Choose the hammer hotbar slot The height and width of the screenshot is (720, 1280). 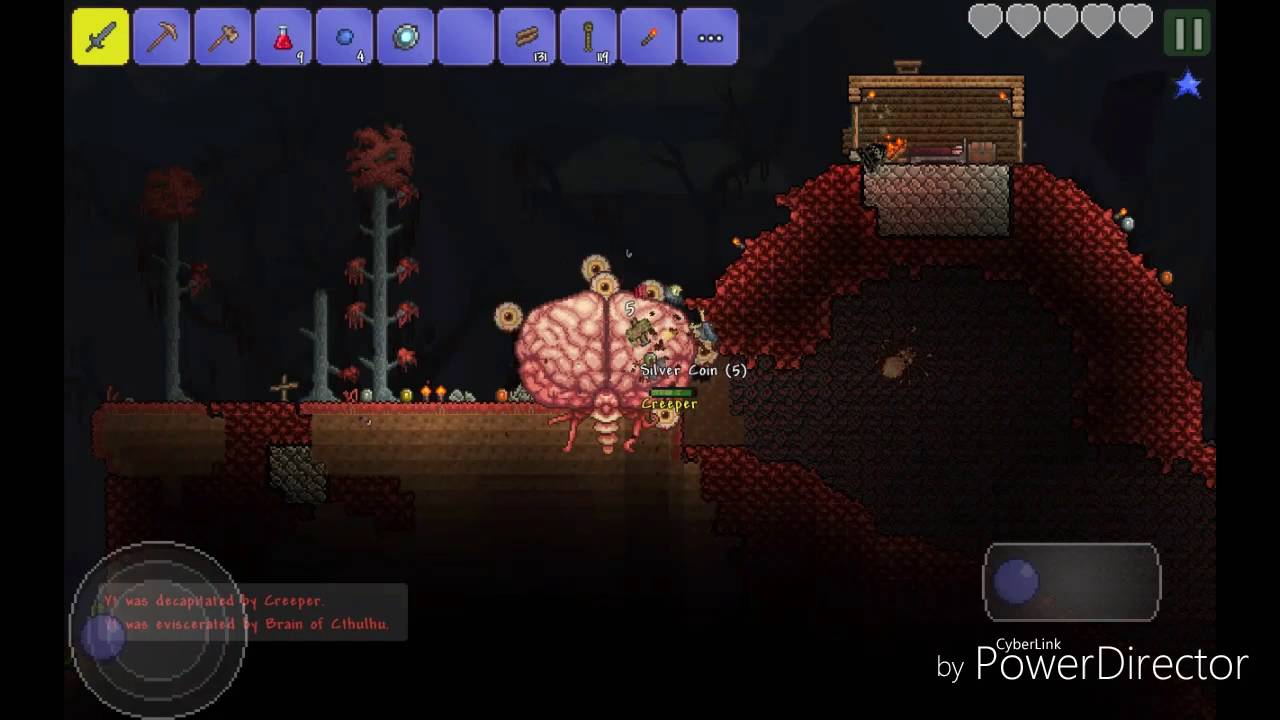pos(222,37)
